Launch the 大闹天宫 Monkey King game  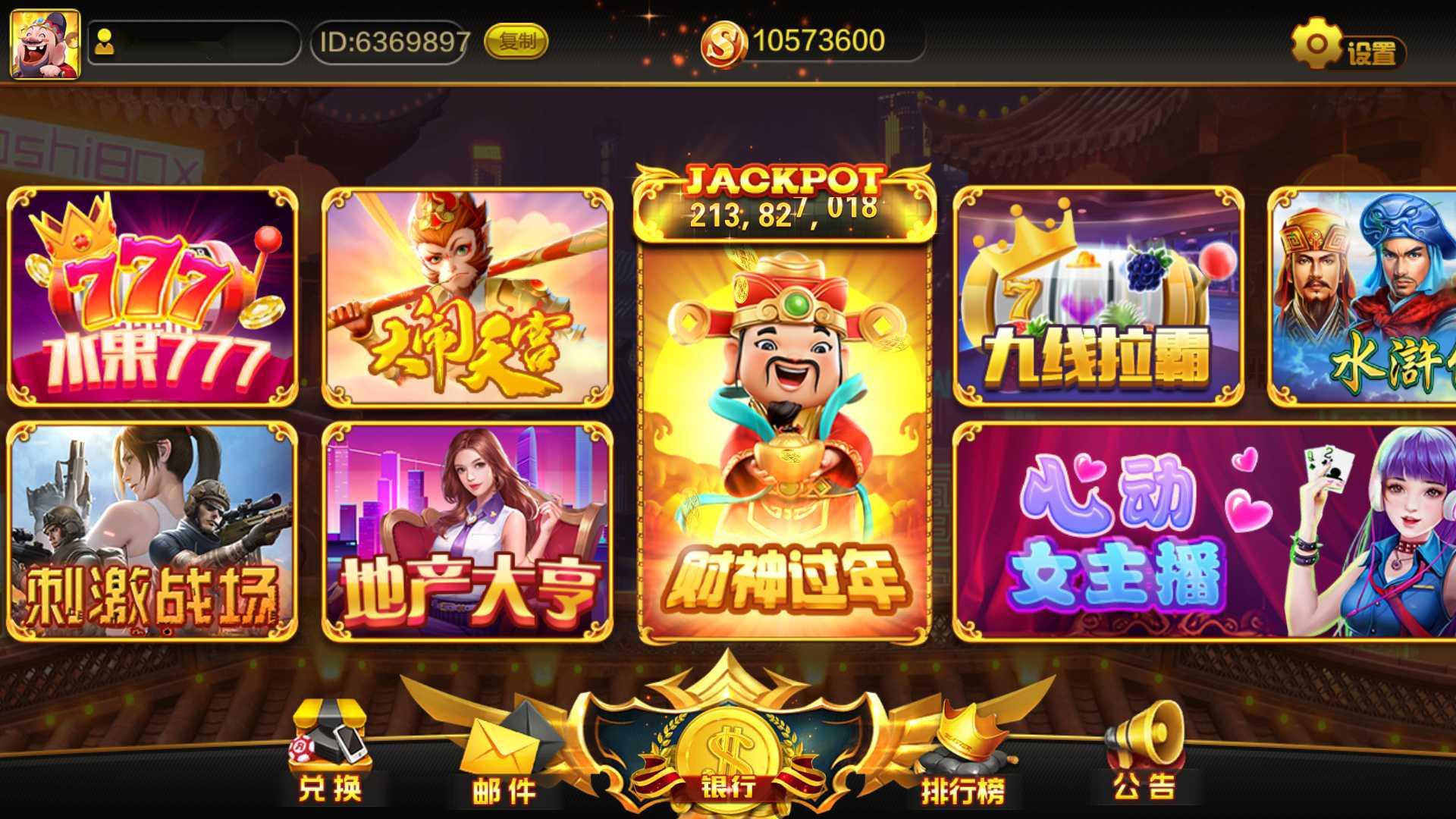pos(466,296)
